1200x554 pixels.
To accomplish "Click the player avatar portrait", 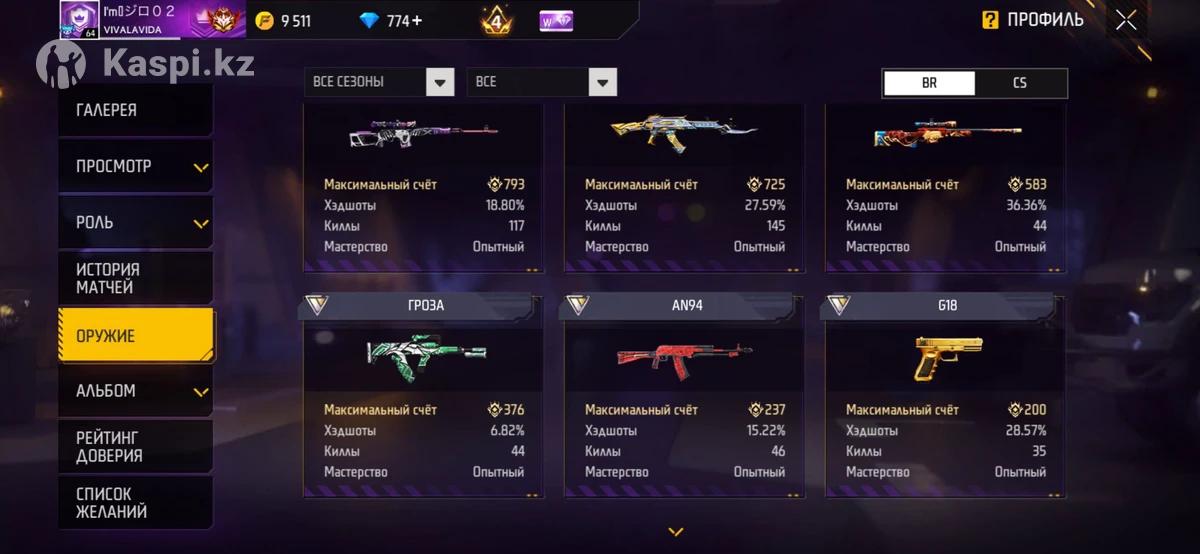I will point(79,19).
